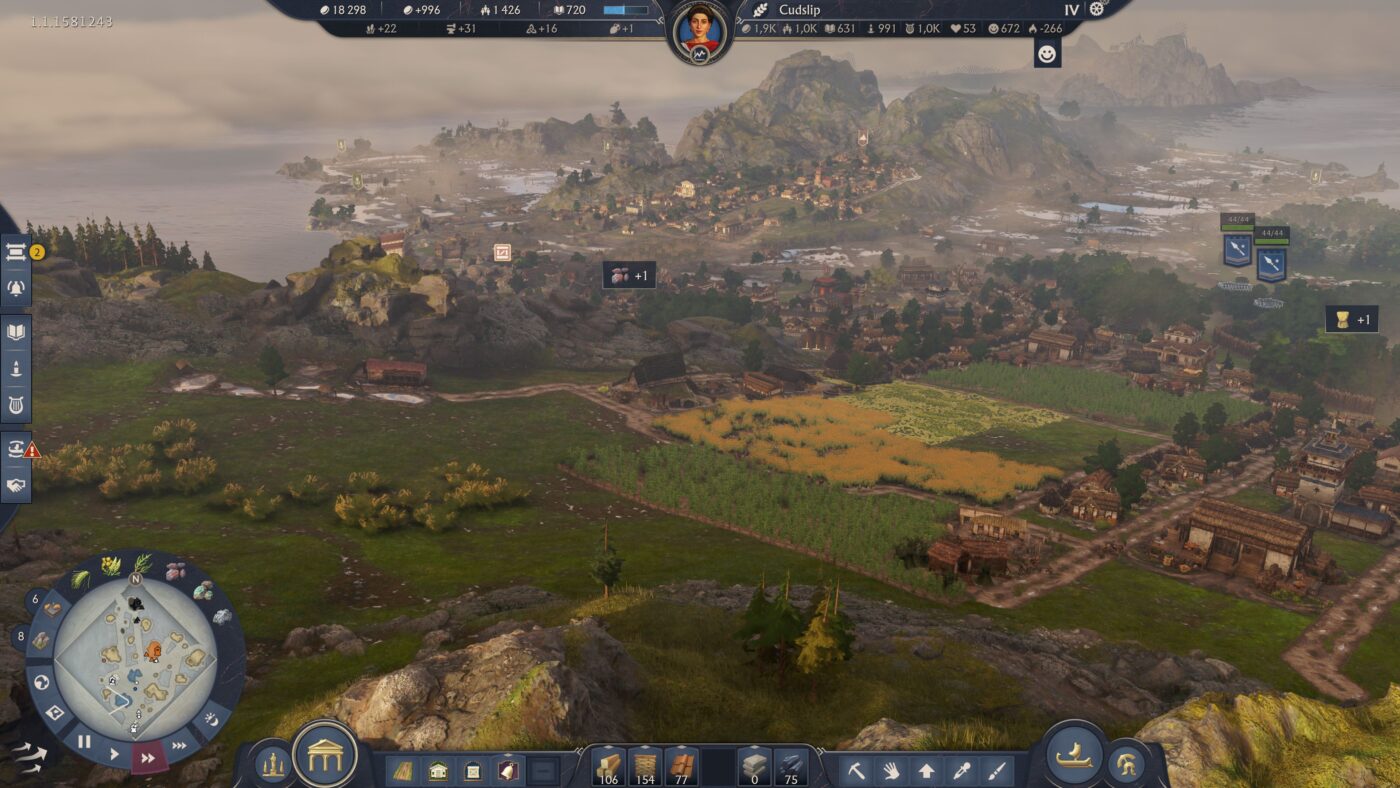
Task: Choose the triple-arrow fastest speed
Action: 179,745
